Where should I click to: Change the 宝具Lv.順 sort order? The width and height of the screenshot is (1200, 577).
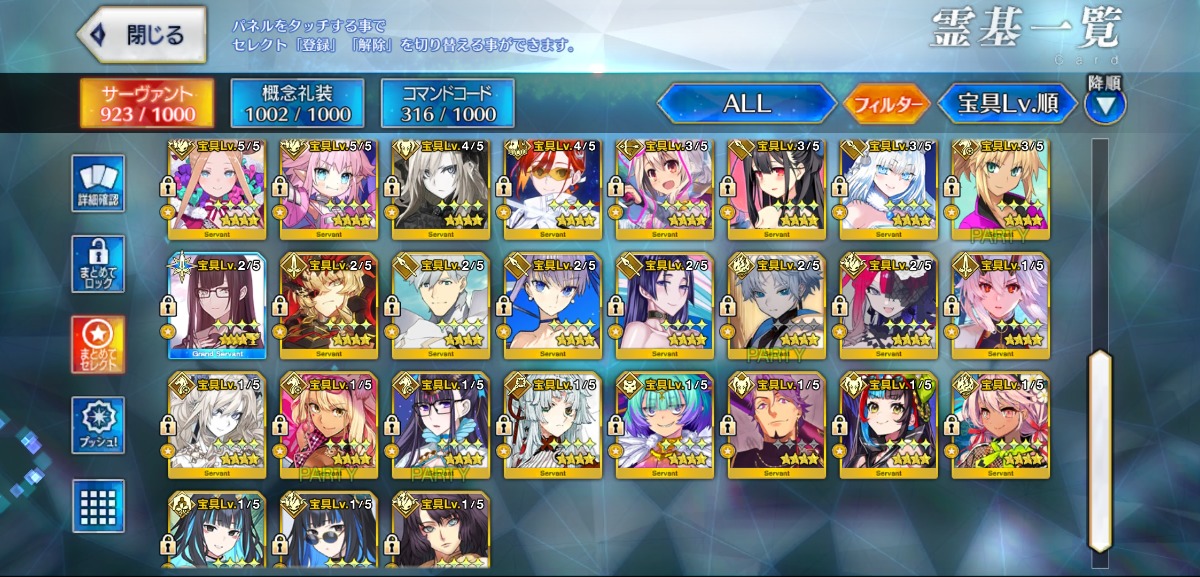coord(1007,103)
